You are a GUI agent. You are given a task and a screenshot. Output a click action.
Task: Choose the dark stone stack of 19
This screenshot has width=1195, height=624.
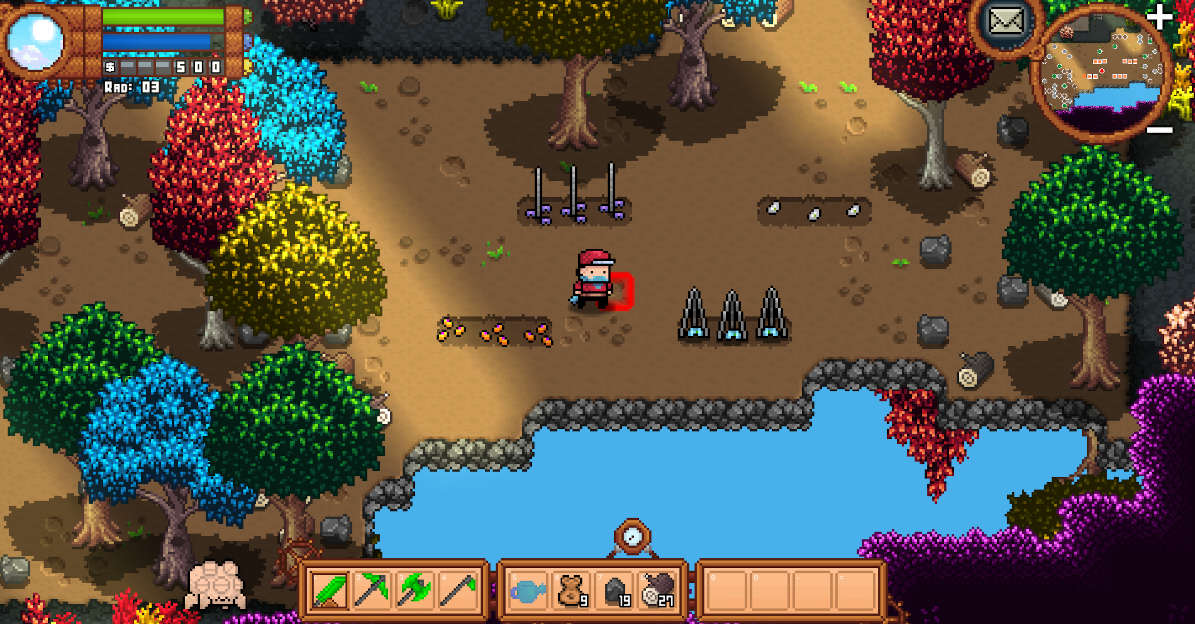(614, 590)
